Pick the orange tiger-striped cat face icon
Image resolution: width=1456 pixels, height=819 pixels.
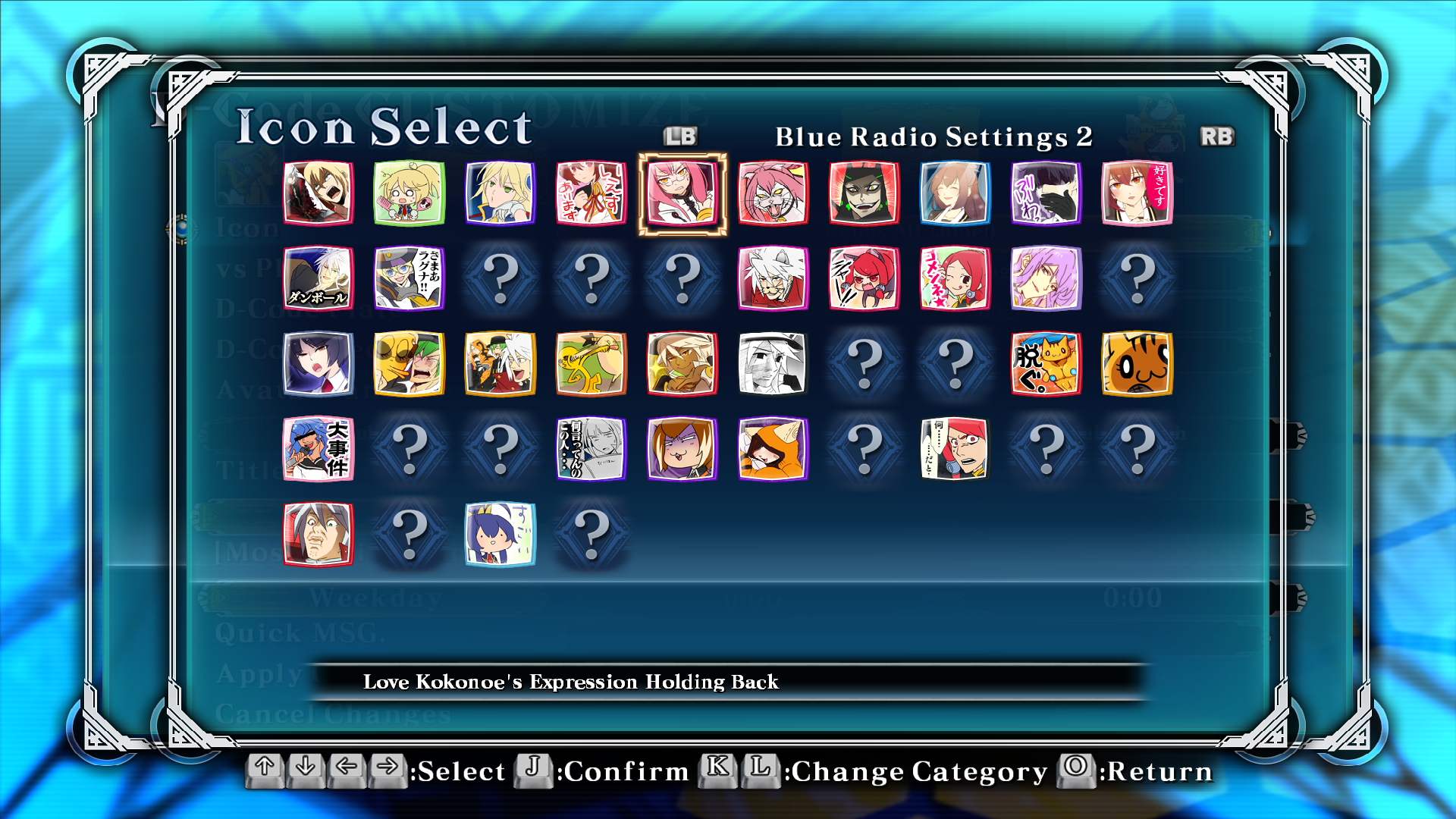coord(1137,363)
